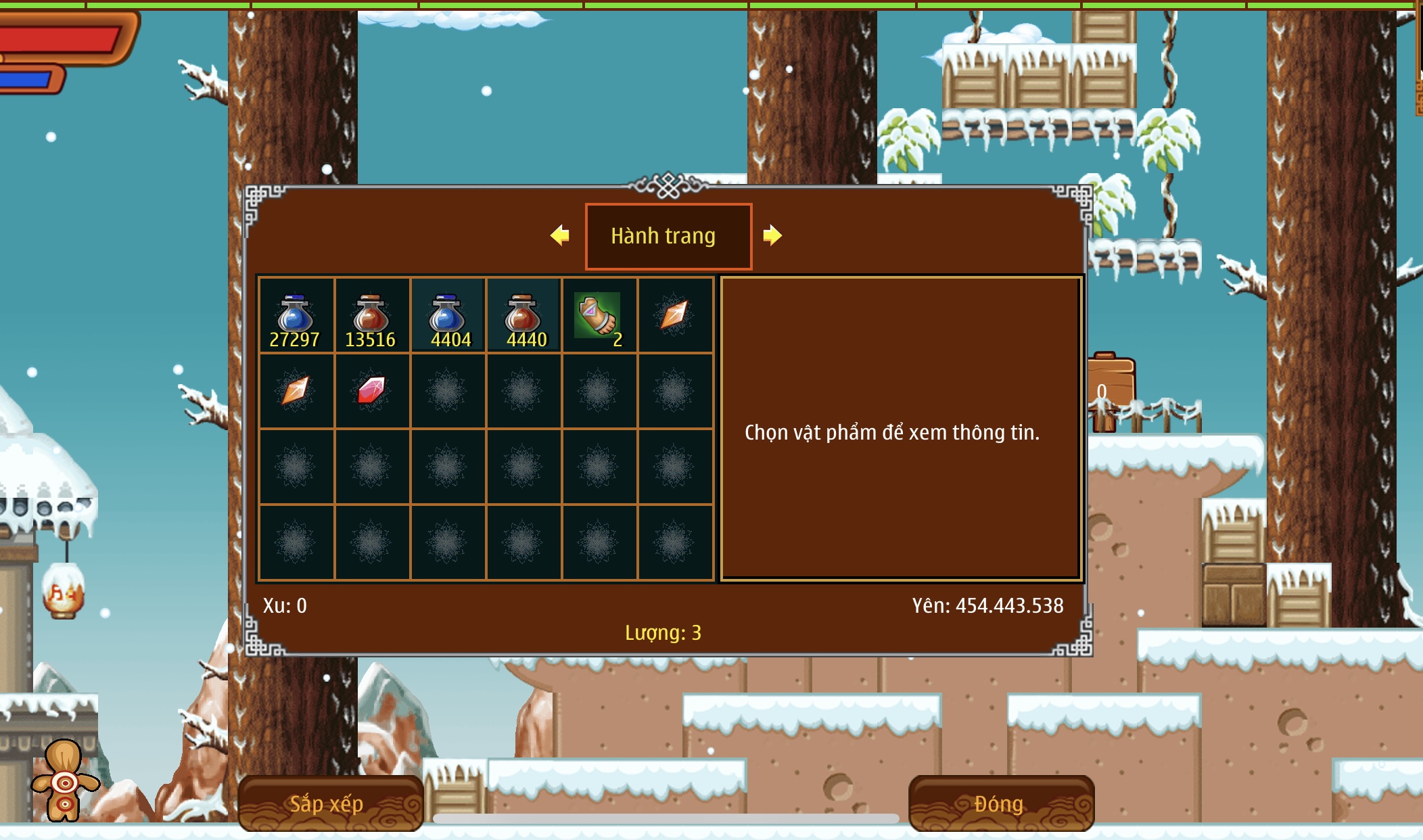The height and width of the screenshot is (840, 1423).
Task: Choose the red potion stack of 4440
Action: pos(523,316)
